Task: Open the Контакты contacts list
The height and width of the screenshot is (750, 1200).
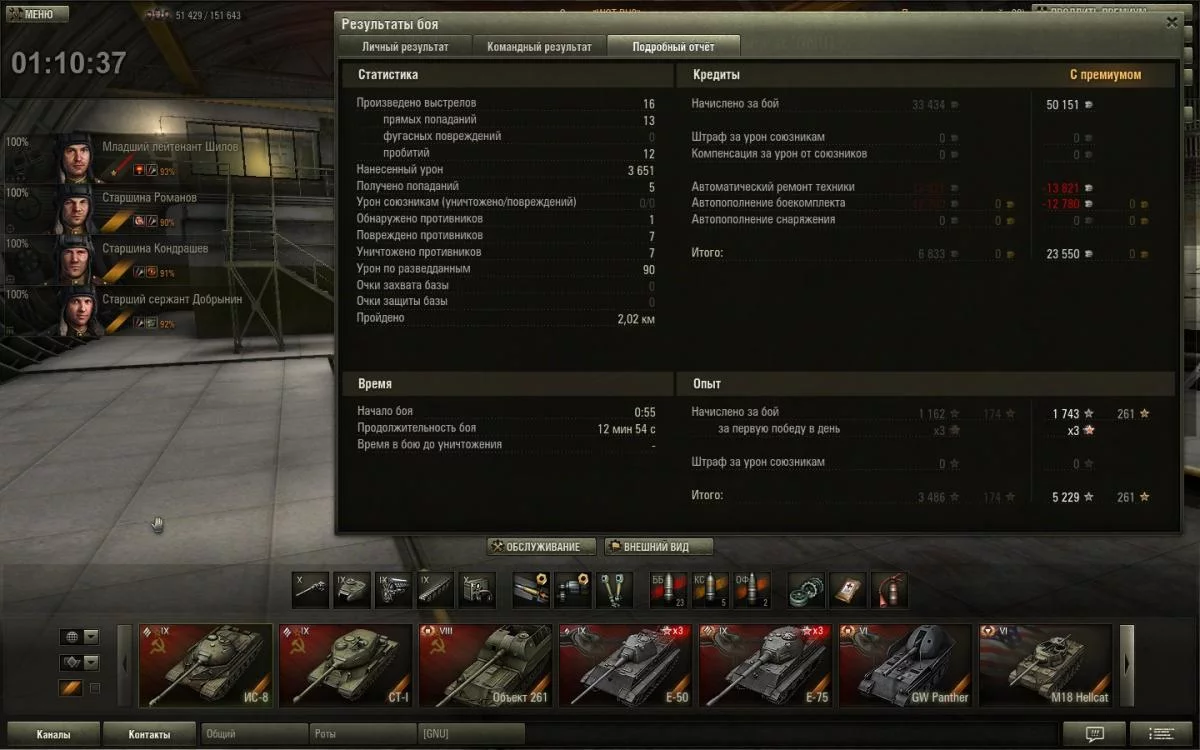Action: click(149, 734)
